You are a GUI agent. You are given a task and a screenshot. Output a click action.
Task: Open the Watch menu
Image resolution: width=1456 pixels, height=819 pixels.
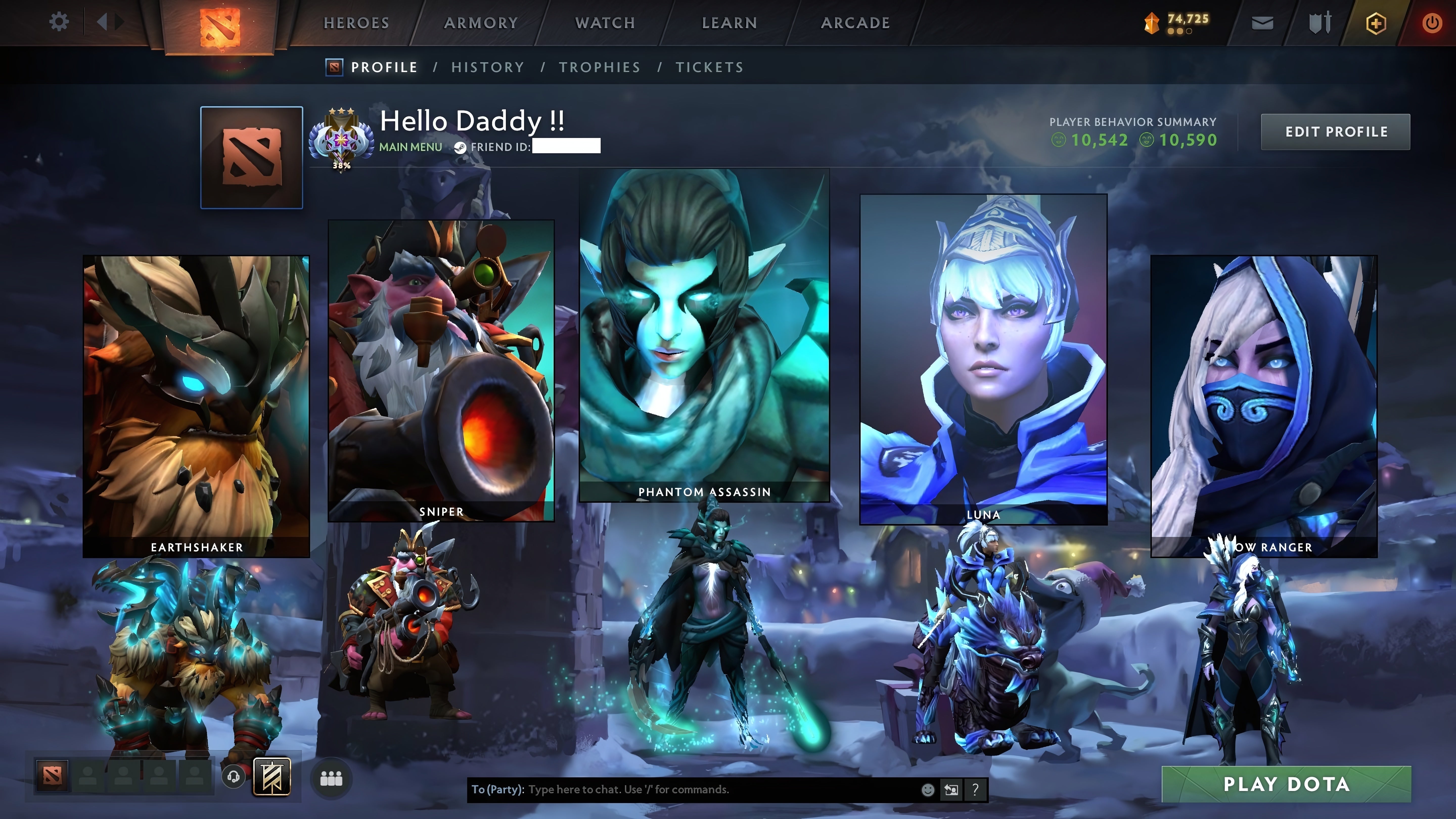pyautogui.click(x=605, y=23)
